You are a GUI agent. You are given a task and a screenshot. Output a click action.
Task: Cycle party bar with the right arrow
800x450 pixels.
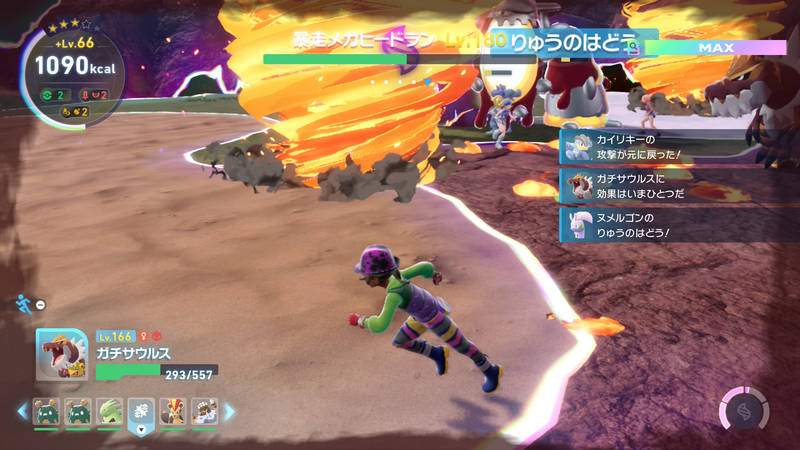coord(230,411)
